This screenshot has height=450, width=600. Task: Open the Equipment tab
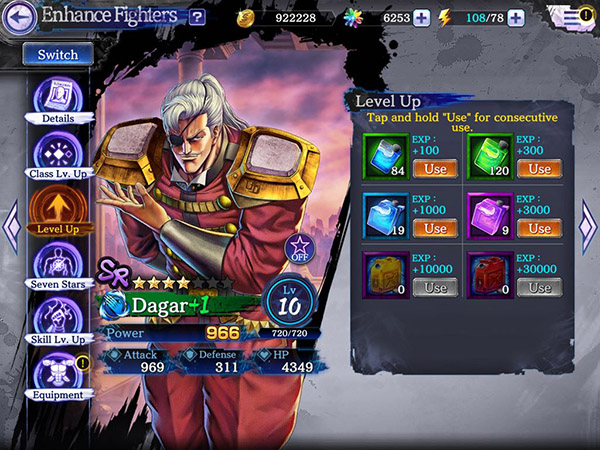[x=57, y=374]
